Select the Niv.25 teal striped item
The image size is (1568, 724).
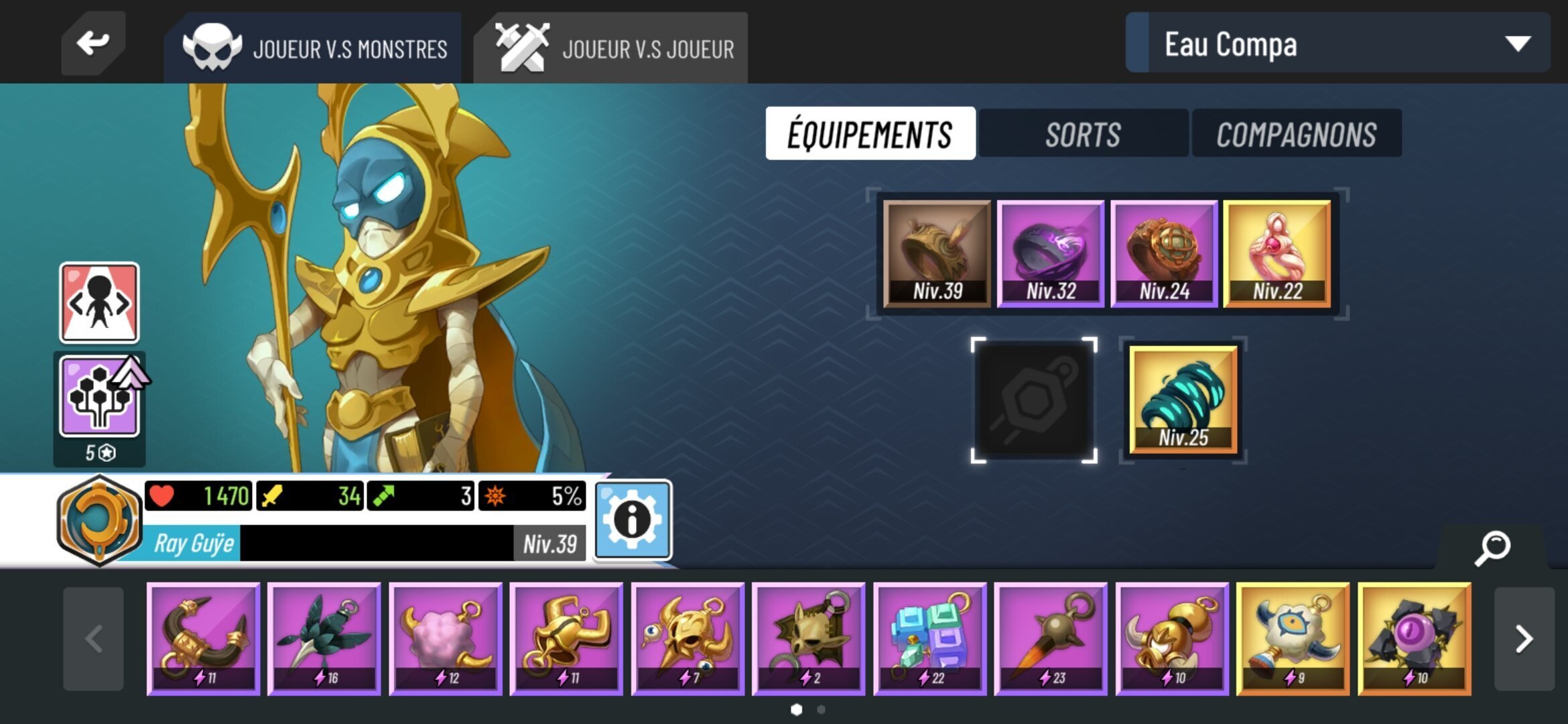pos(1183,400)
